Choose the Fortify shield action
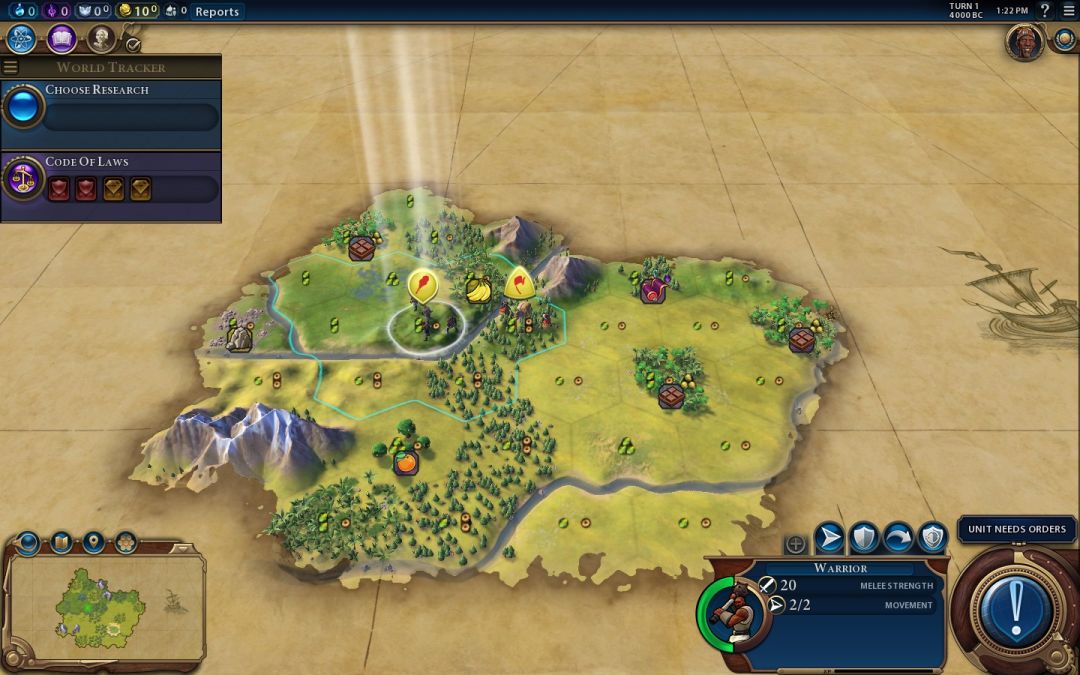The height and width of the screenshot is (675, 1080). click(863, 538)
